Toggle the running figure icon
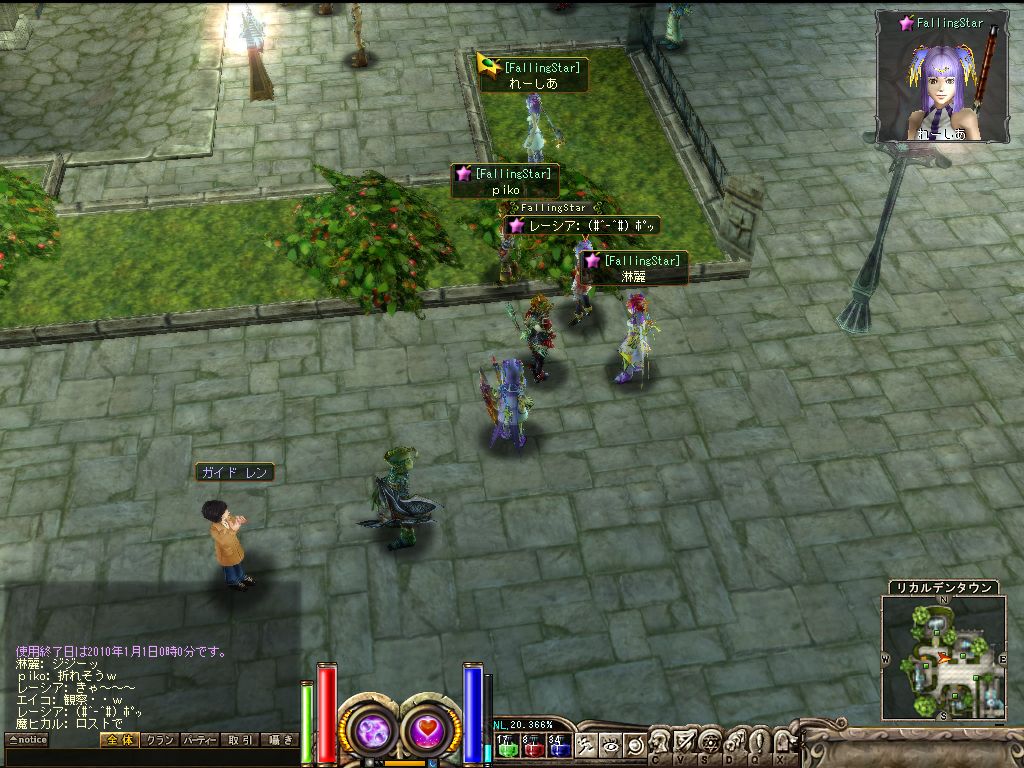 pyautogui.click(x=586, y=745)
